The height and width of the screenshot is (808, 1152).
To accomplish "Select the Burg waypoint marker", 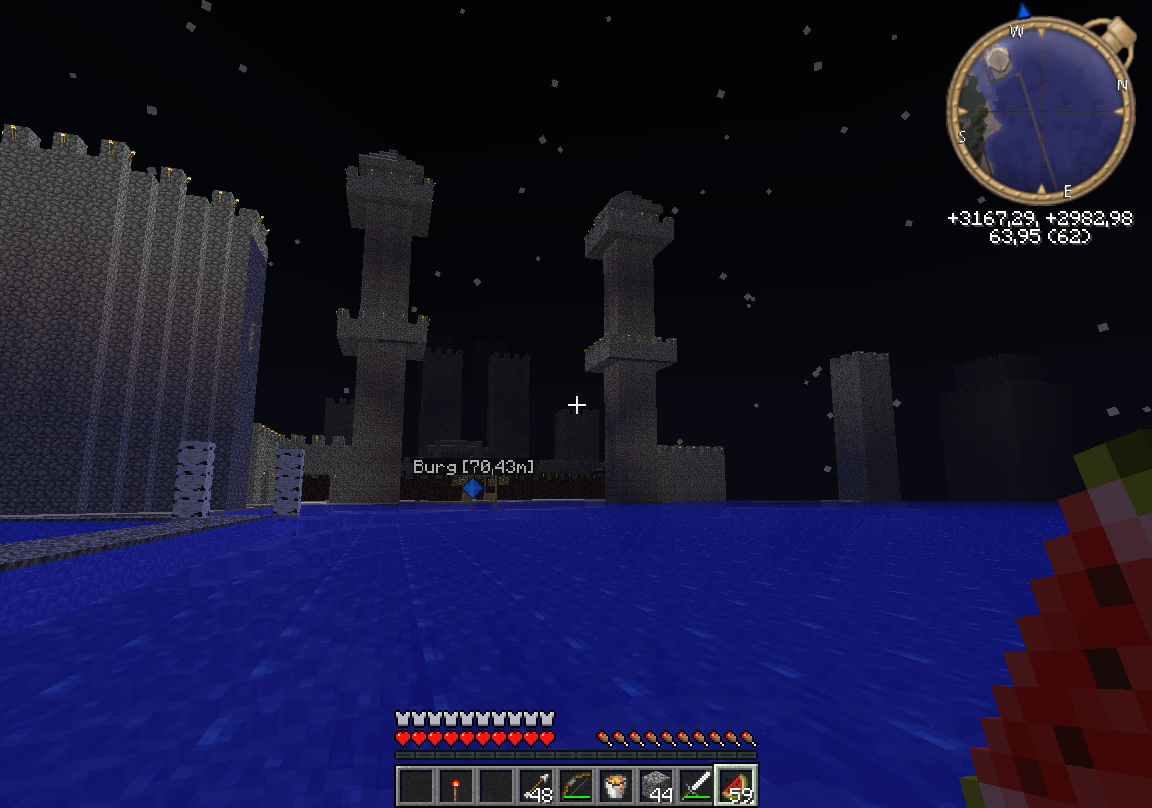I will click(472, 488).
